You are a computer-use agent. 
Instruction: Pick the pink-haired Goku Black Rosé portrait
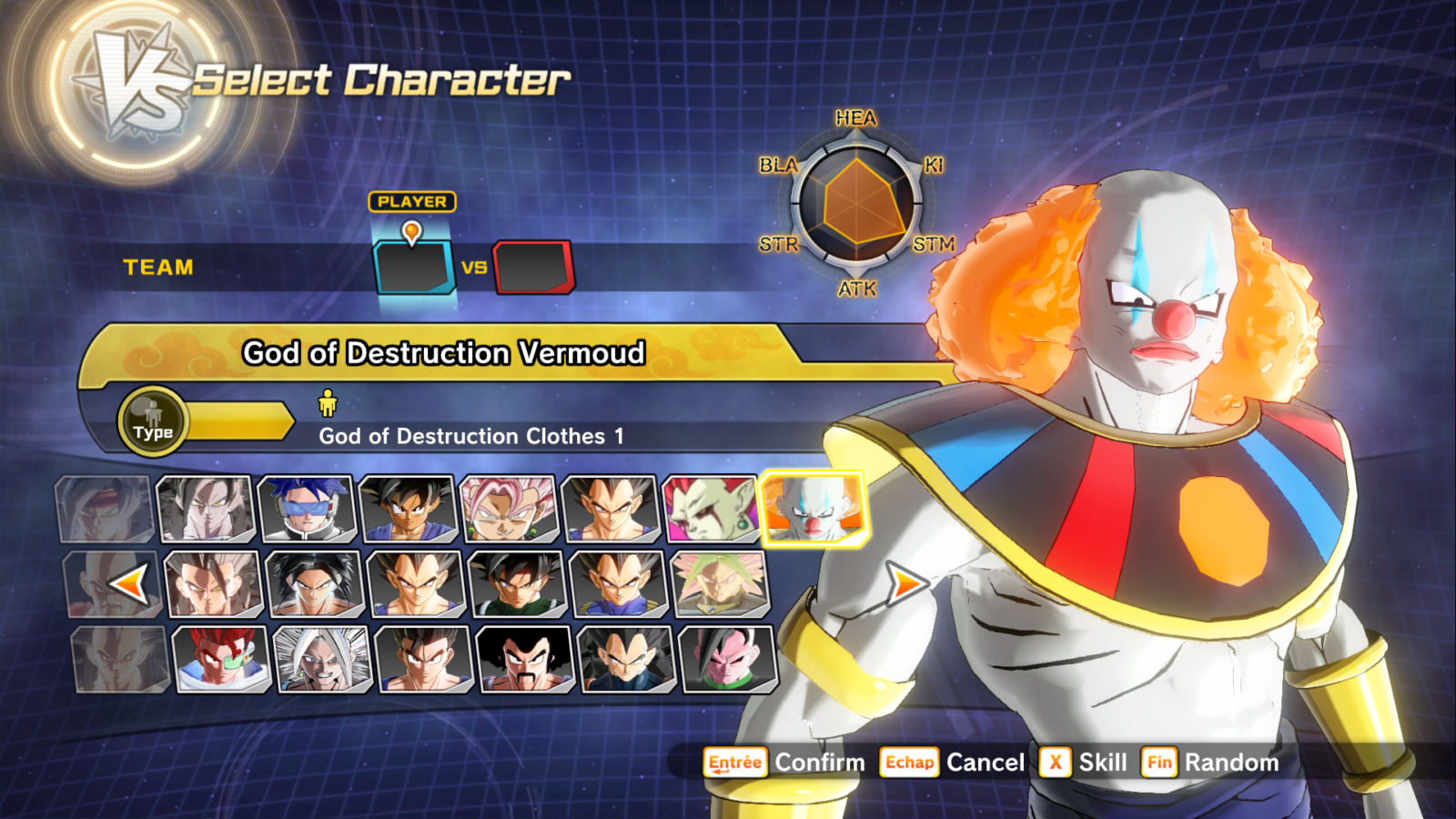pos(509,510)
